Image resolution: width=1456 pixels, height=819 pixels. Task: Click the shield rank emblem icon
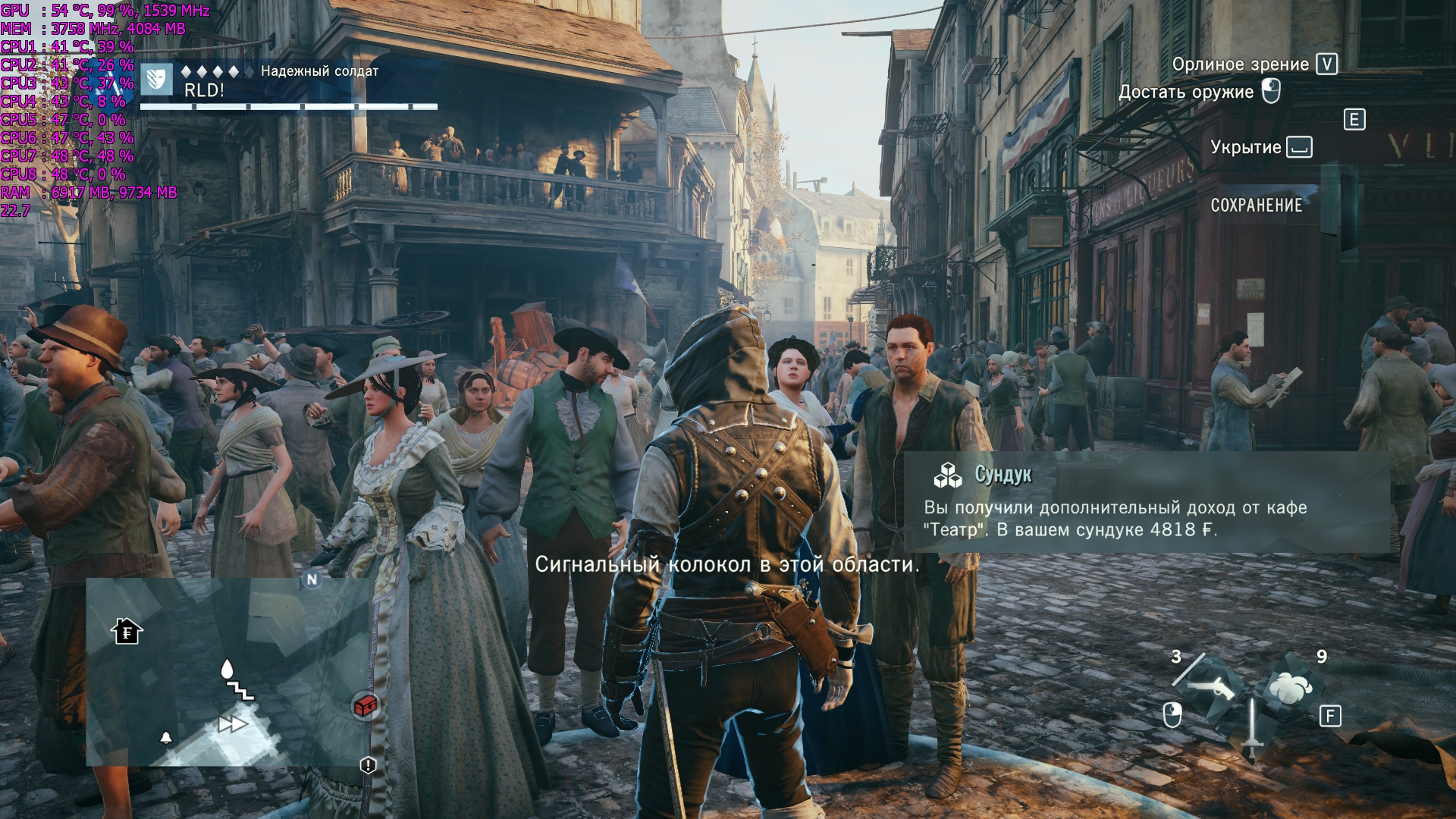coord(156,79)
